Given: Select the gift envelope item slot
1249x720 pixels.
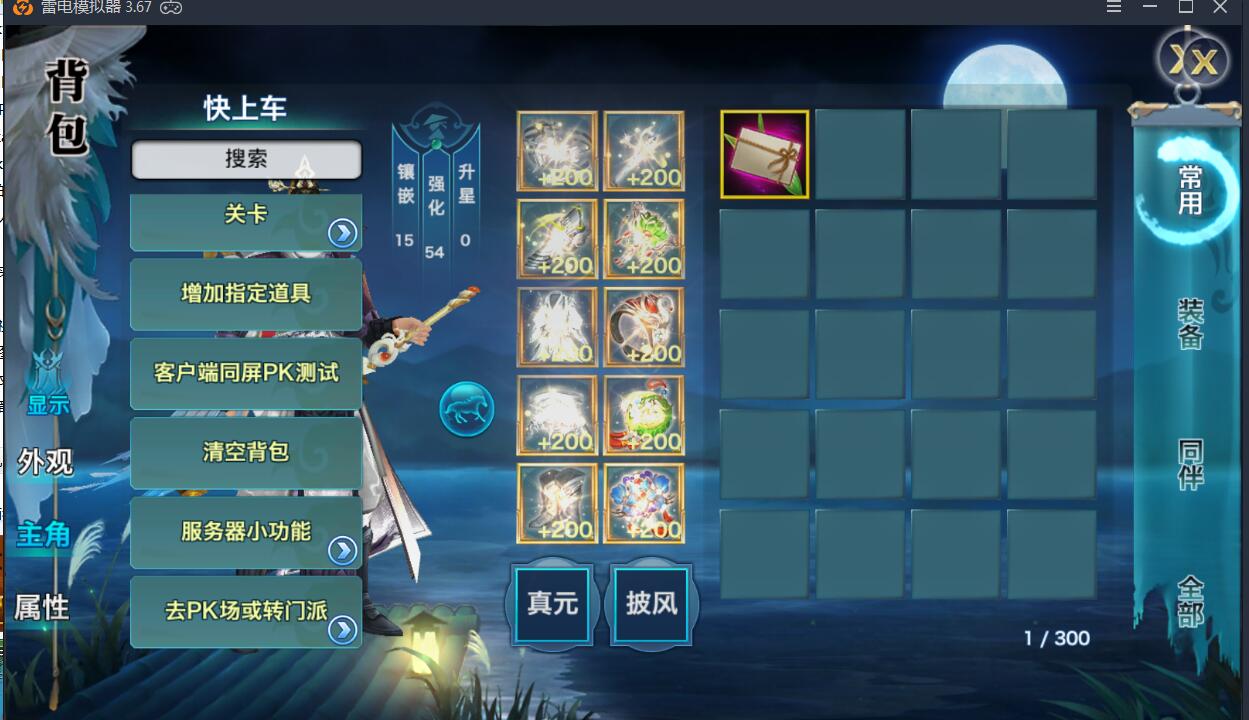Looking at the screenshot, I should (x=765, y=154).
